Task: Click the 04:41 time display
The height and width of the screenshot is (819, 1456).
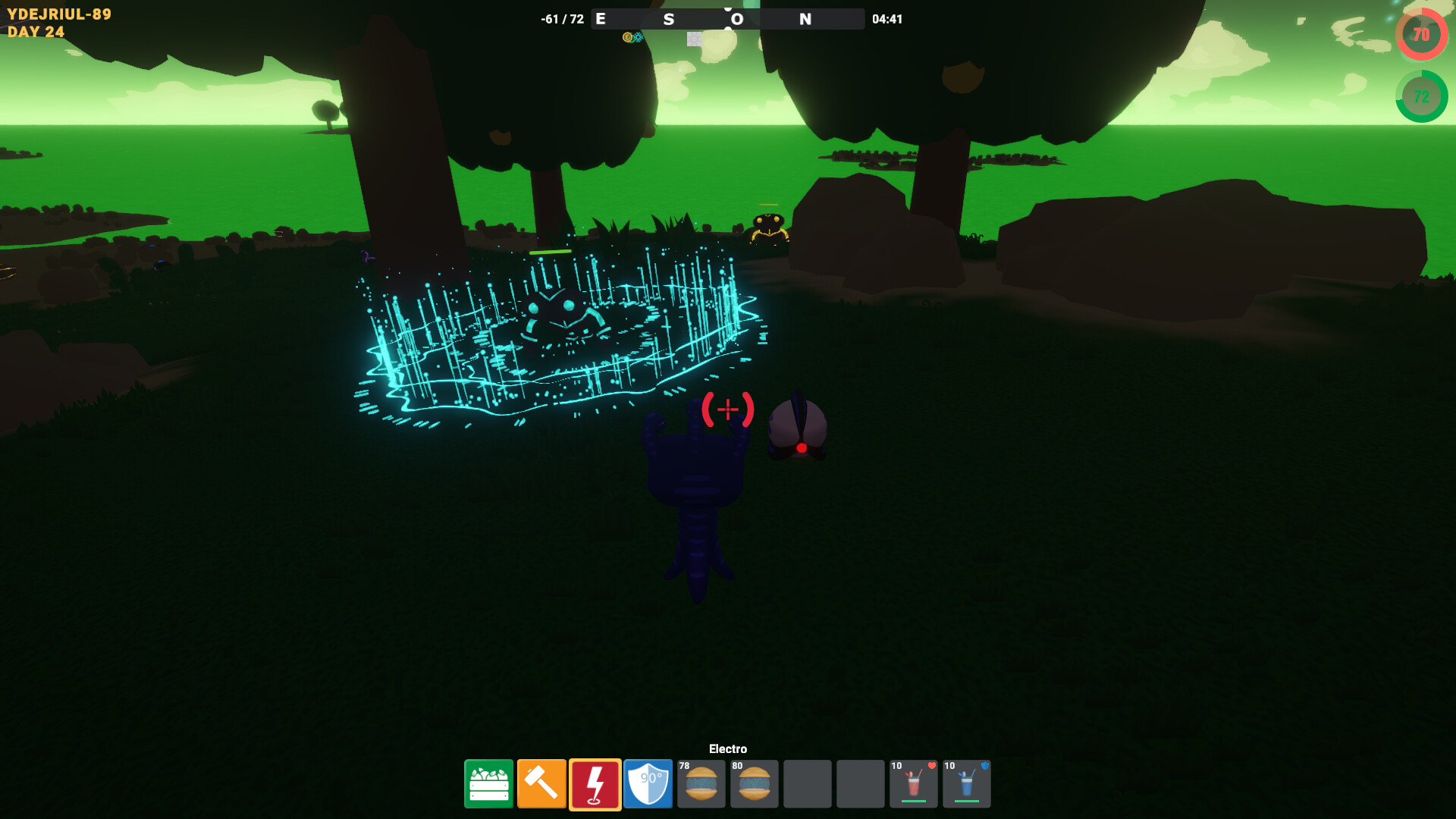Action: click(x=886, y=19)
